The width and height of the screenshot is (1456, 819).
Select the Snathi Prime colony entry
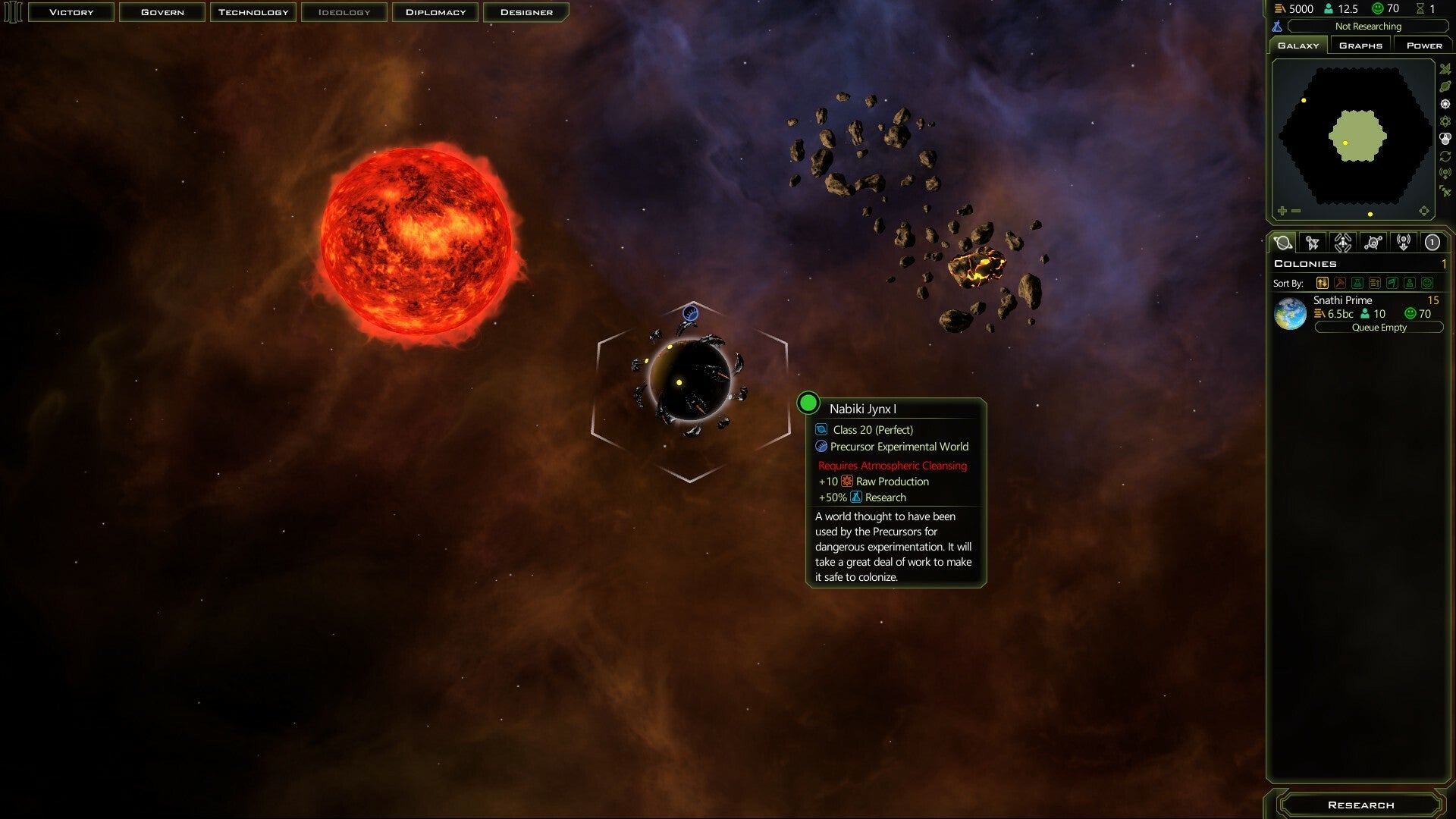tap(1342, 301)
